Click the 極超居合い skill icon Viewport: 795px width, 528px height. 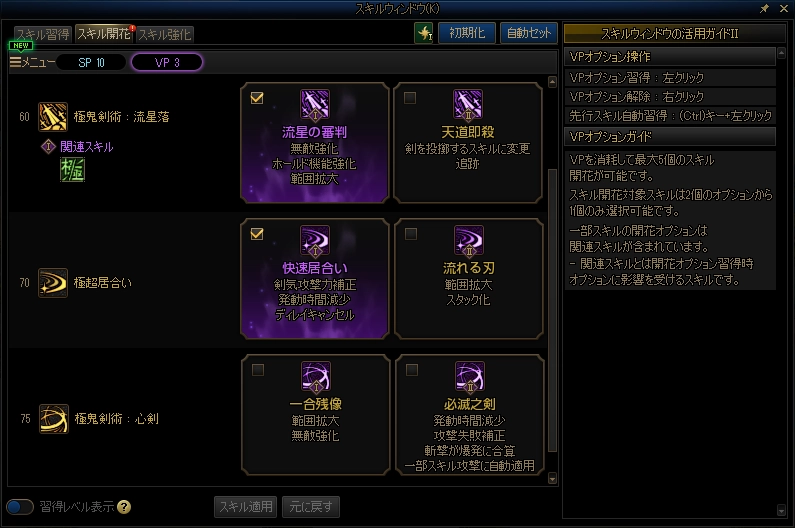[x=52, y=283]
